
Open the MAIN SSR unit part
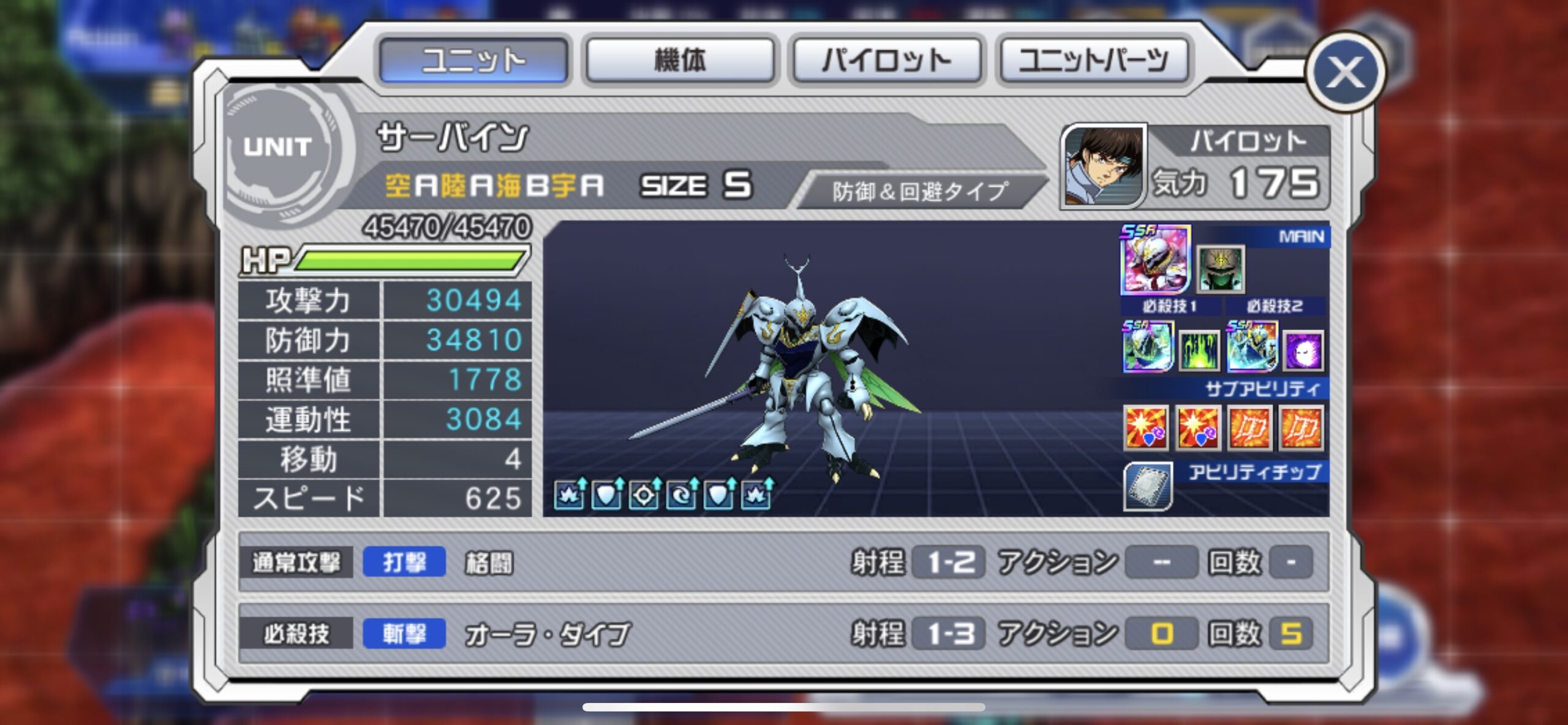(1155, 259)
